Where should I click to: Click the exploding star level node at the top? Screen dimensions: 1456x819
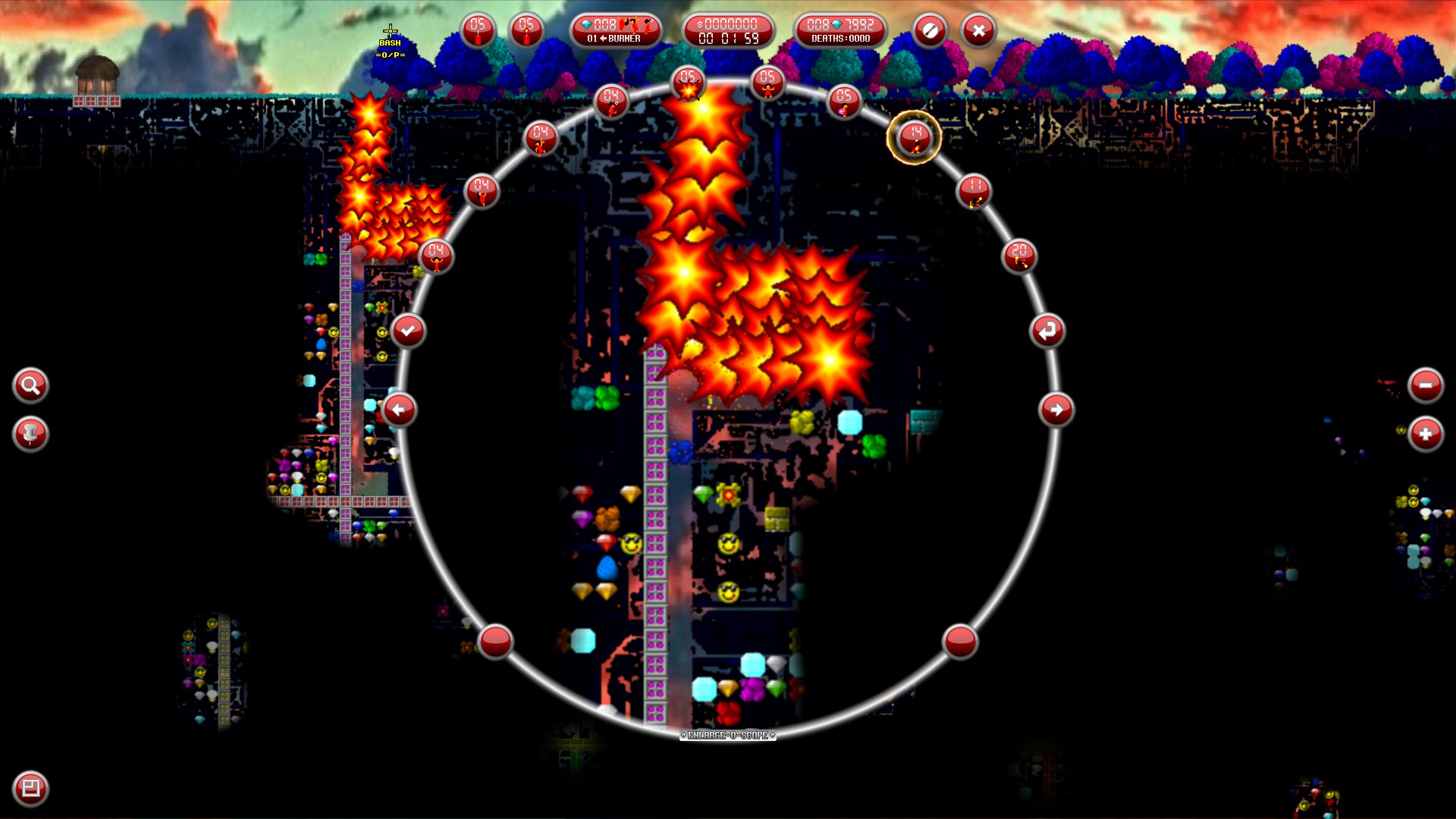(689, 82)
